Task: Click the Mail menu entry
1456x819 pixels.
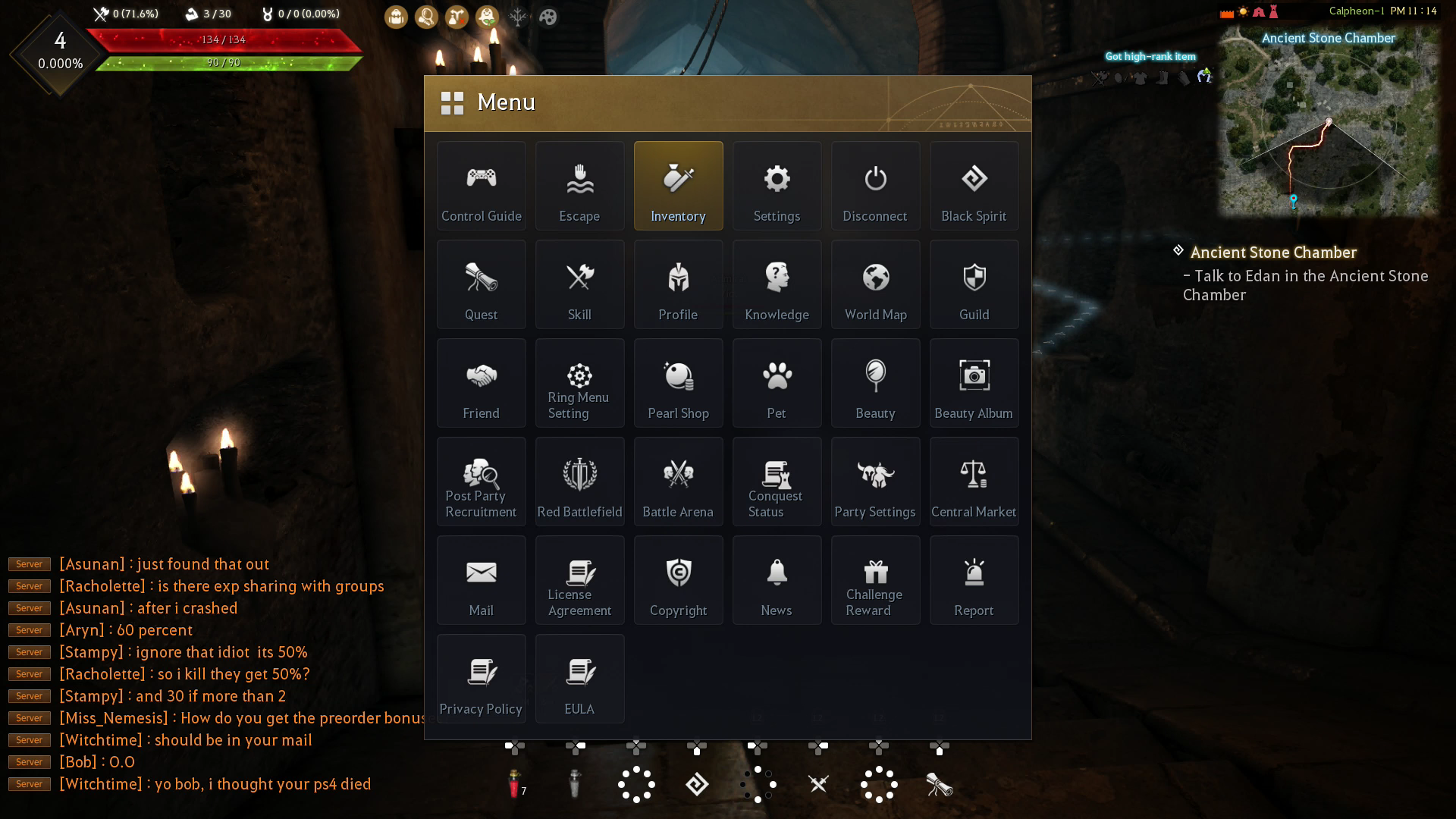Action: click(481, 580)
